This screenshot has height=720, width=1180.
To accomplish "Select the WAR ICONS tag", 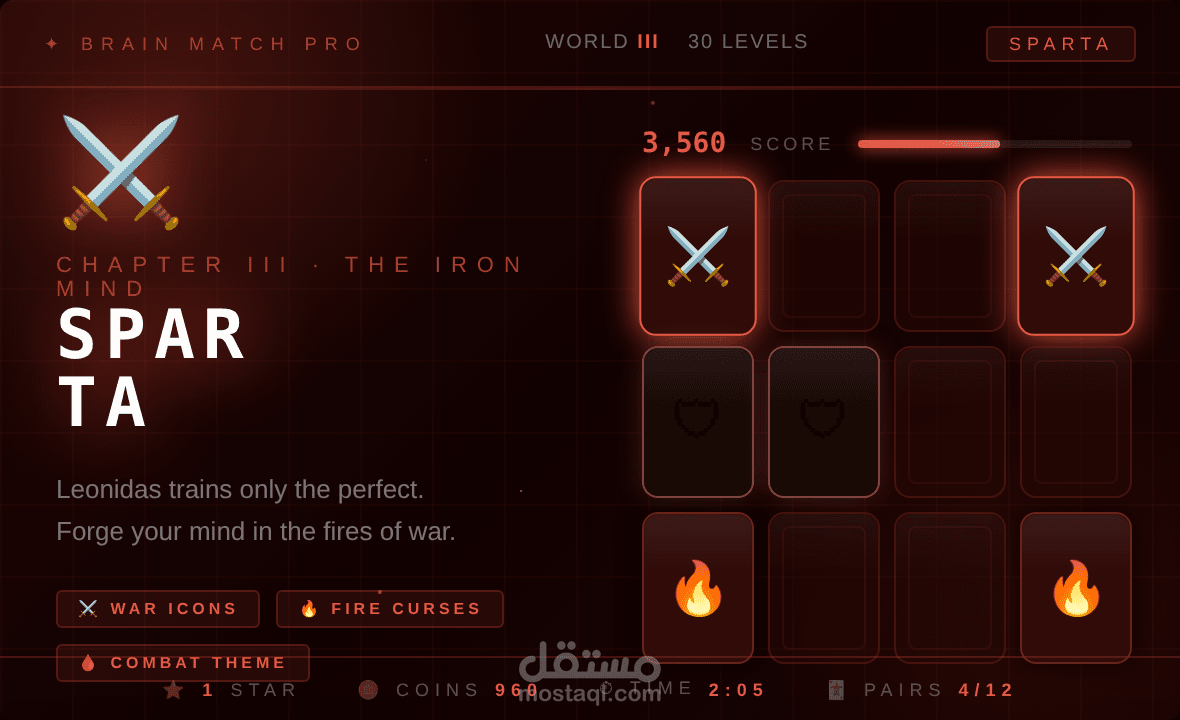I will click(x=158, y=608).
